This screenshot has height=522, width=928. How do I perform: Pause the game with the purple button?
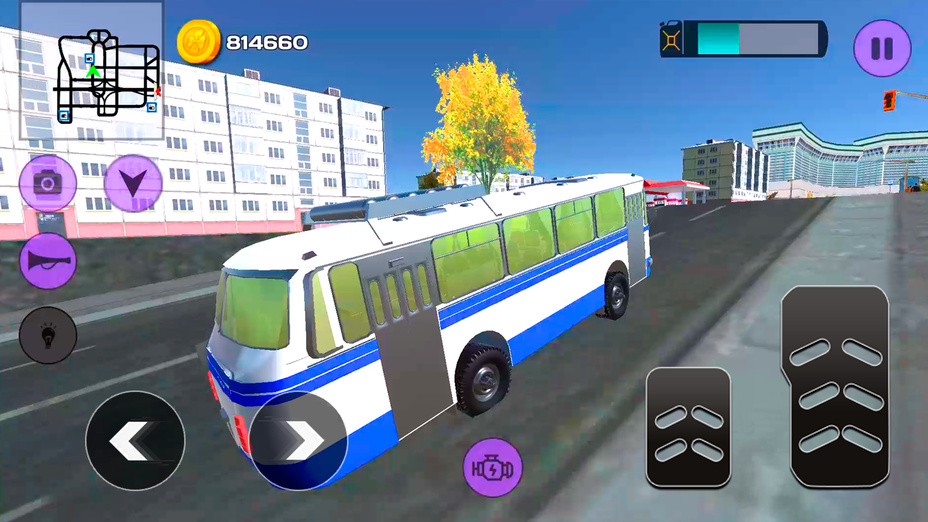[x=881, y=47]
